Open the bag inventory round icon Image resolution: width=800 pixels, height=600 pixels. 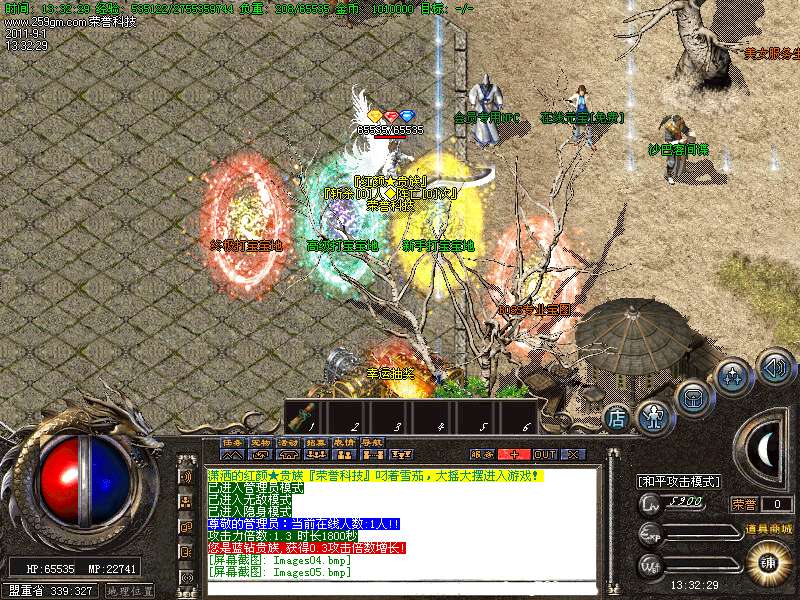pos(693,396)
